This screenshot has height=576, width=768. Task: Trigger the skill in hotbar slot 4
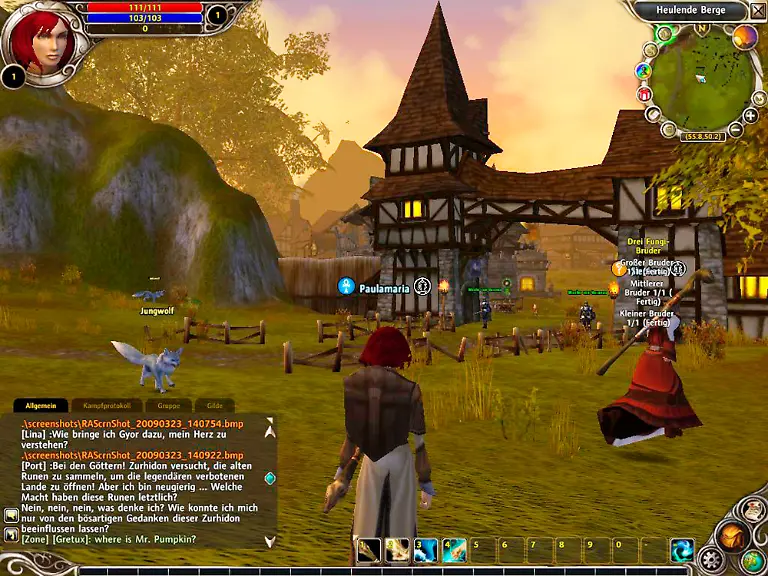click(455, 549)
